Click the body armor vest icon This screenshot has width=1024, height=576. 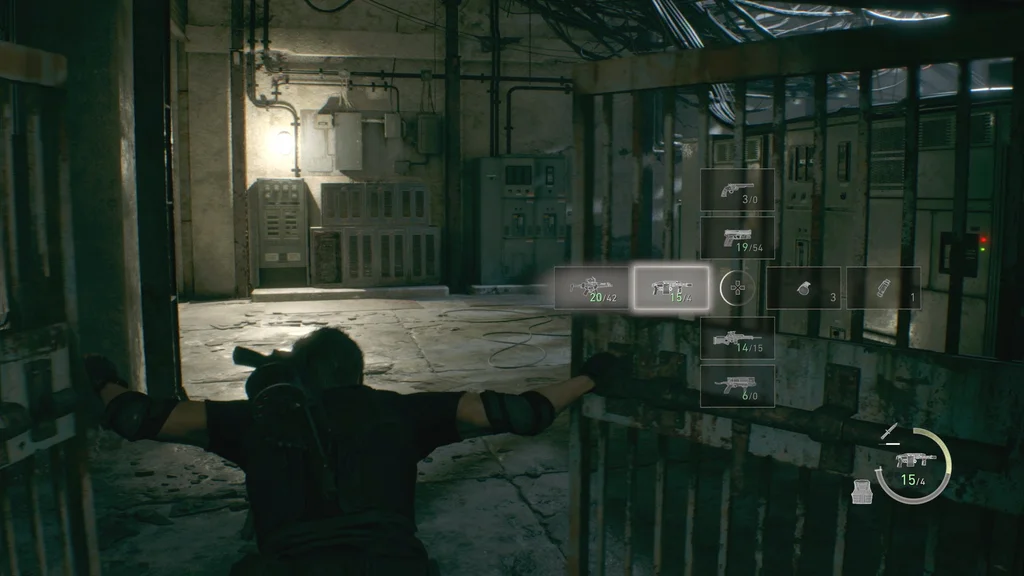[859, 491]
